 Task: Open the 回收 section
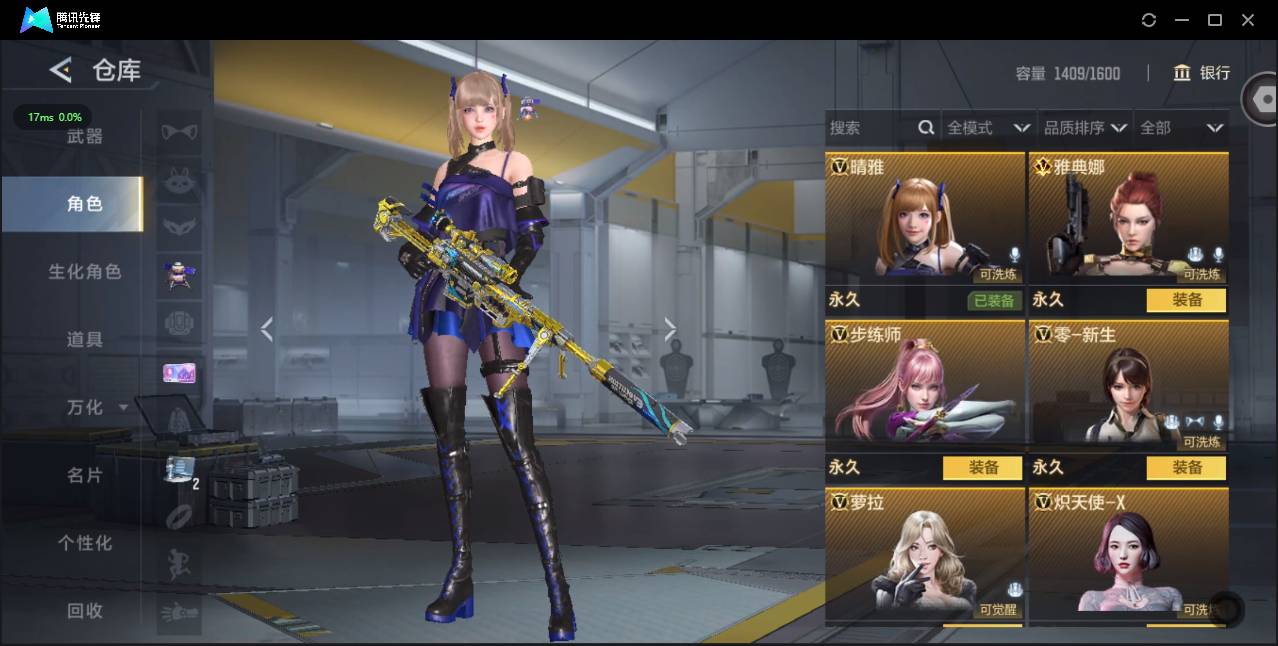(x=84, y=610)
